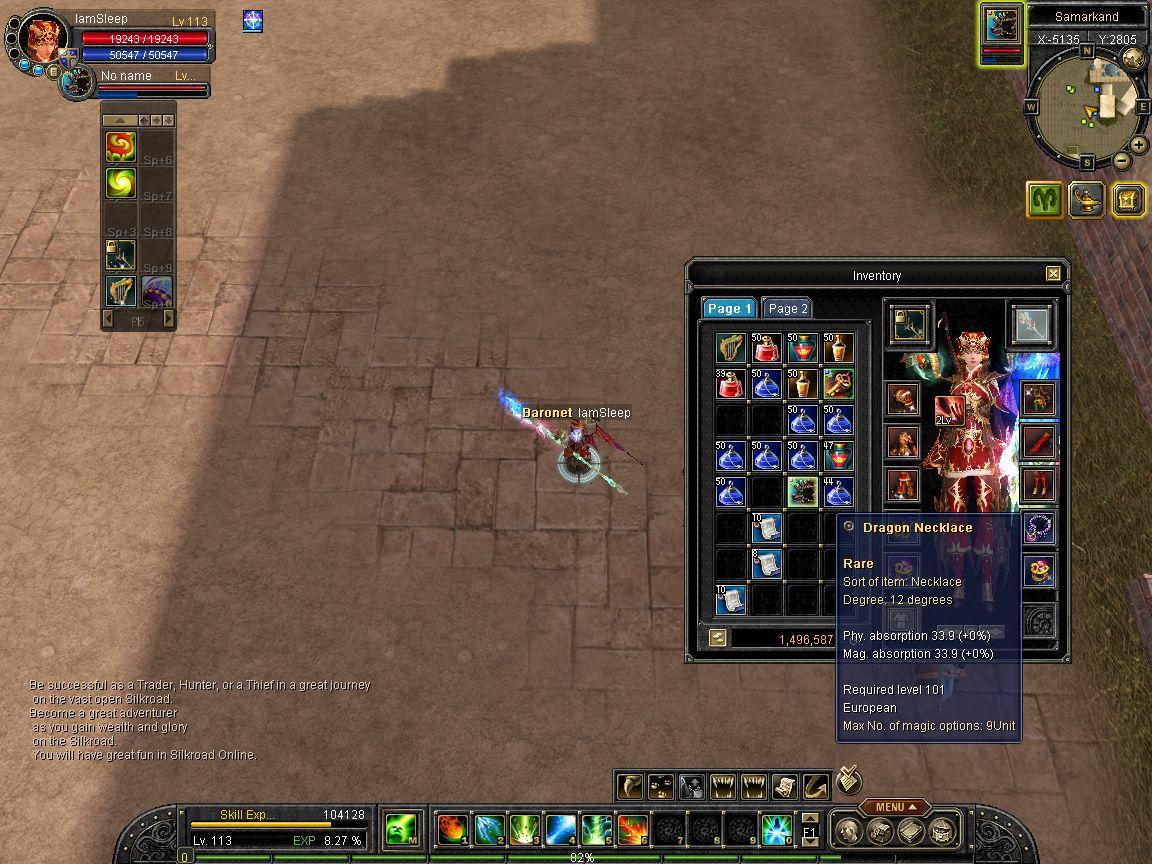1152x864 pixels.
Task: Select the necklace equipment slot
Action: (x=1038, y=526)
